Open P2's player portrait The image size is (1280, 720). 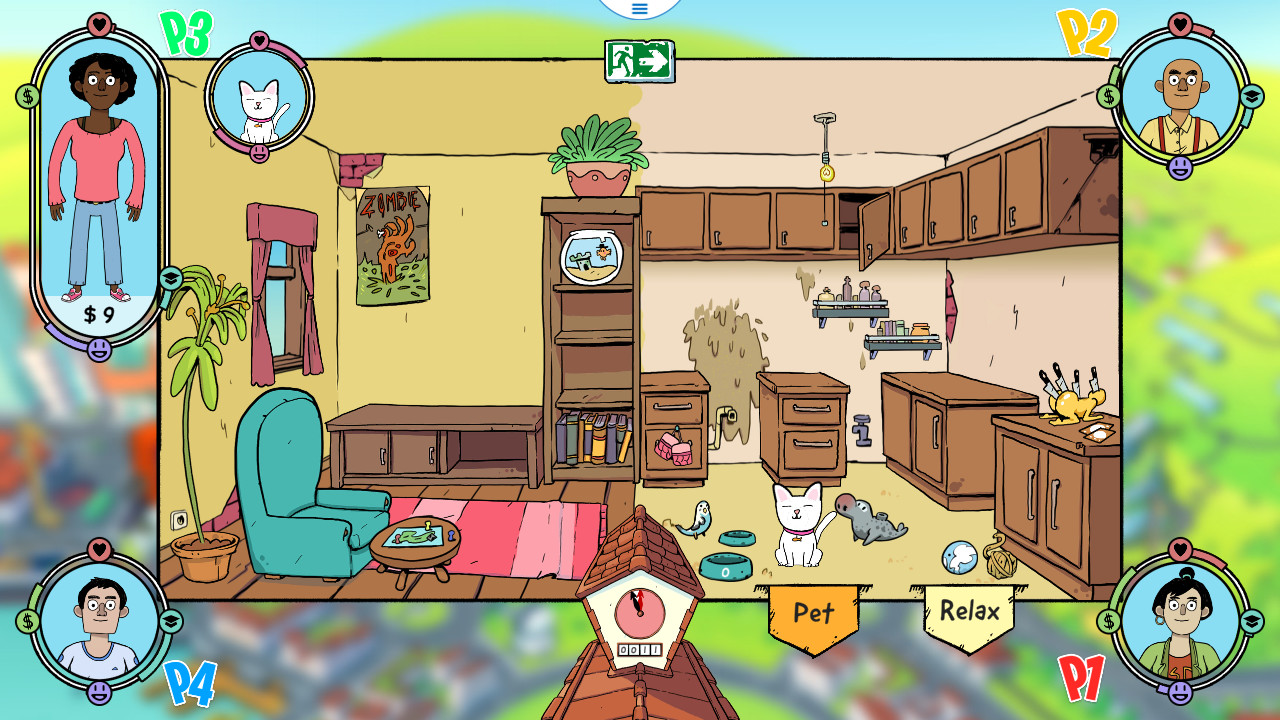pyautogui.click(x=1181, y=100)
